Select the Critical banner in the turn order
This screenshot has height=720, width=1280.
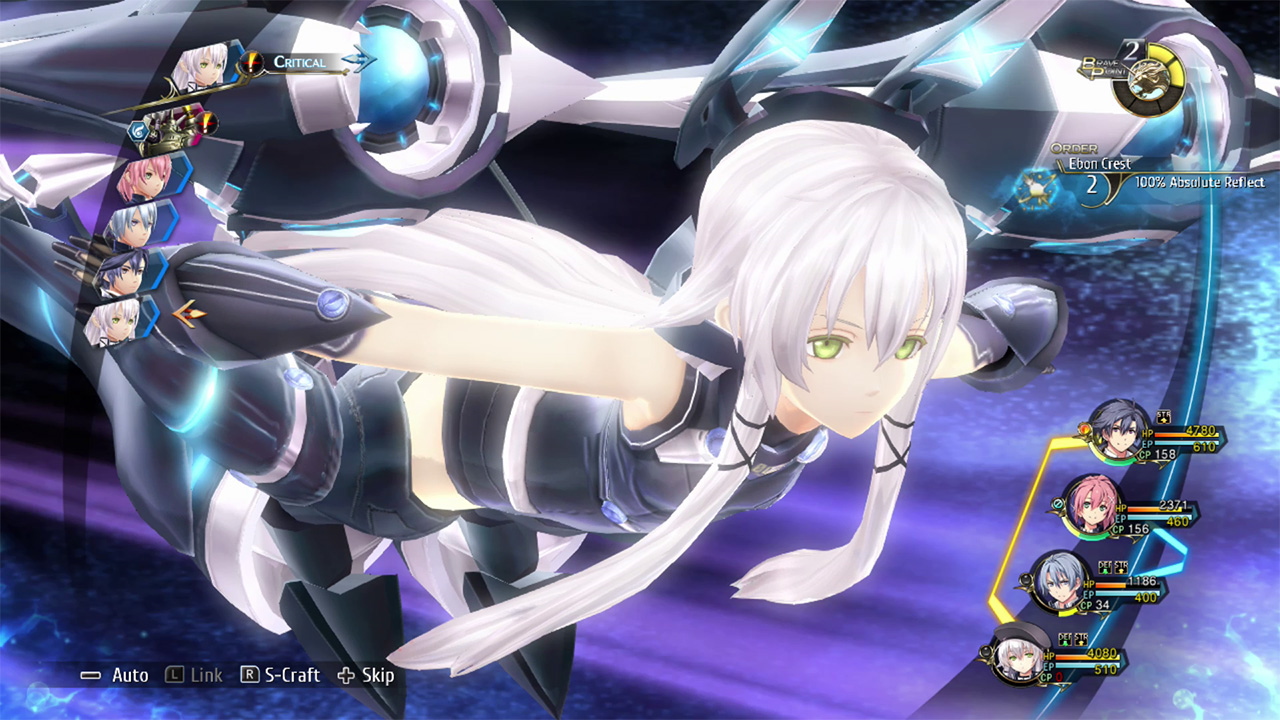point(300,62)
